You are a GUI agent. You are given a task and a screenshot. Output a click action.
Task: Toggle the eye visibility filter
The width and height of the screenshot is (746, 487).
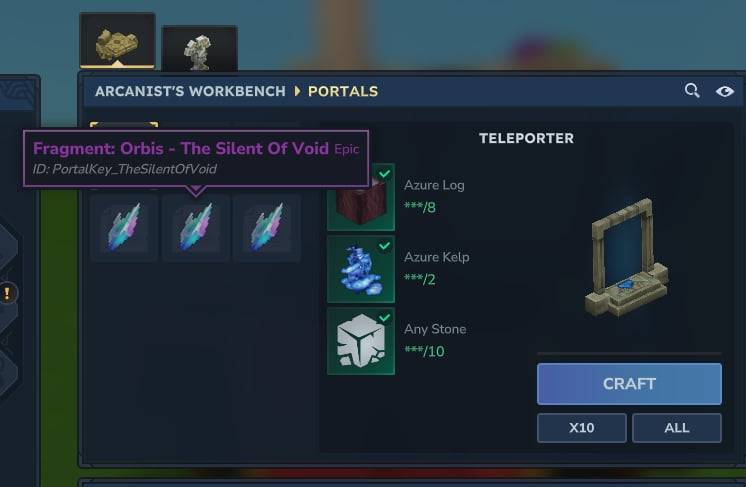click(725, 91)
